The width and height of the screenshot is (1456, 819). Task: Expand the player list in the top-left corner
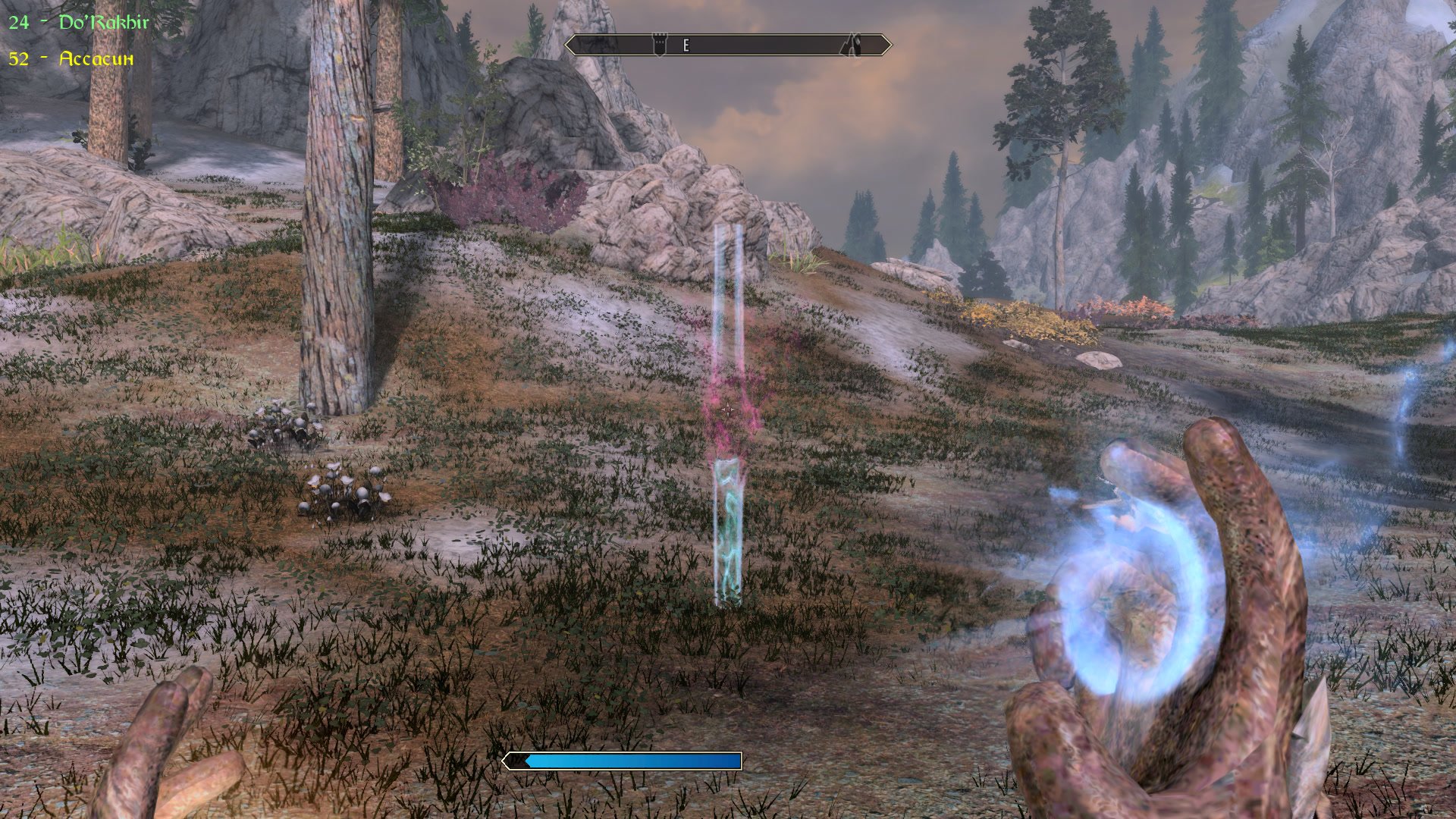point(76,38)
